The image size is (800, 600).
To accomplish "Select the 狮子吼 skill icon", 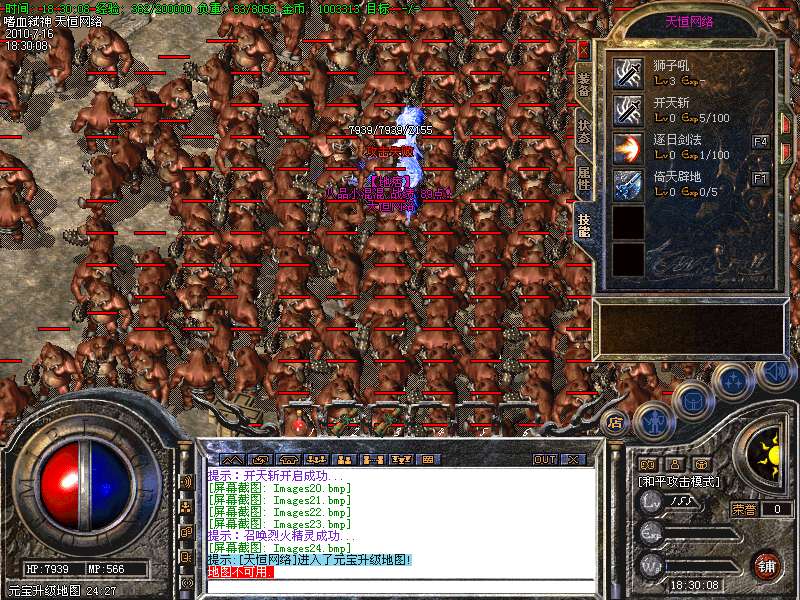I will 628,72.
